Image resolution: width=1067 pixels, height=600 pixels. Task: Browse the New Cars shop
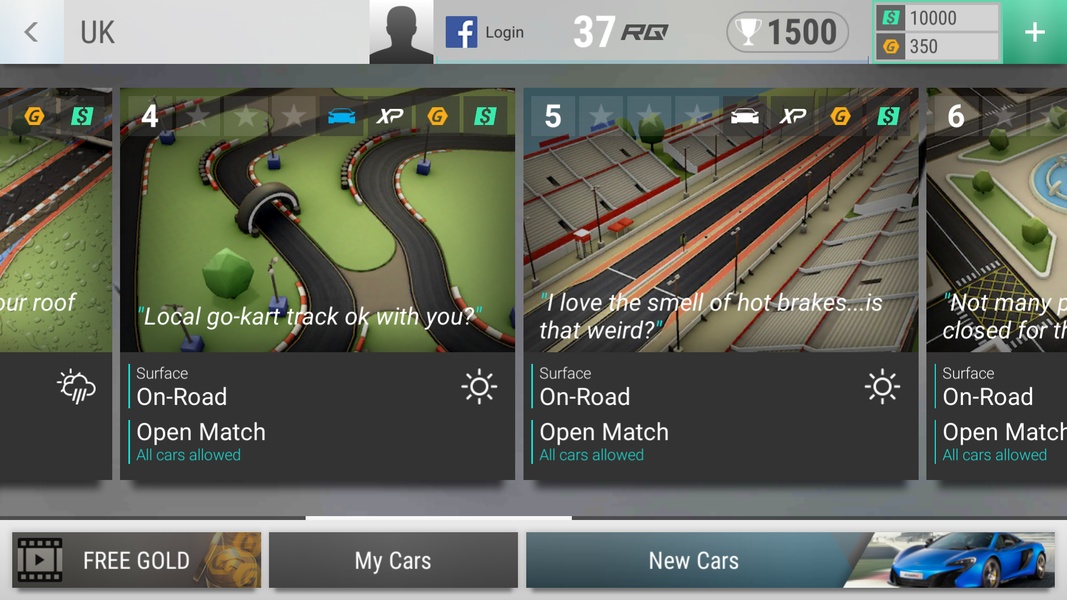pyautogui.click(x=790, y=560)
